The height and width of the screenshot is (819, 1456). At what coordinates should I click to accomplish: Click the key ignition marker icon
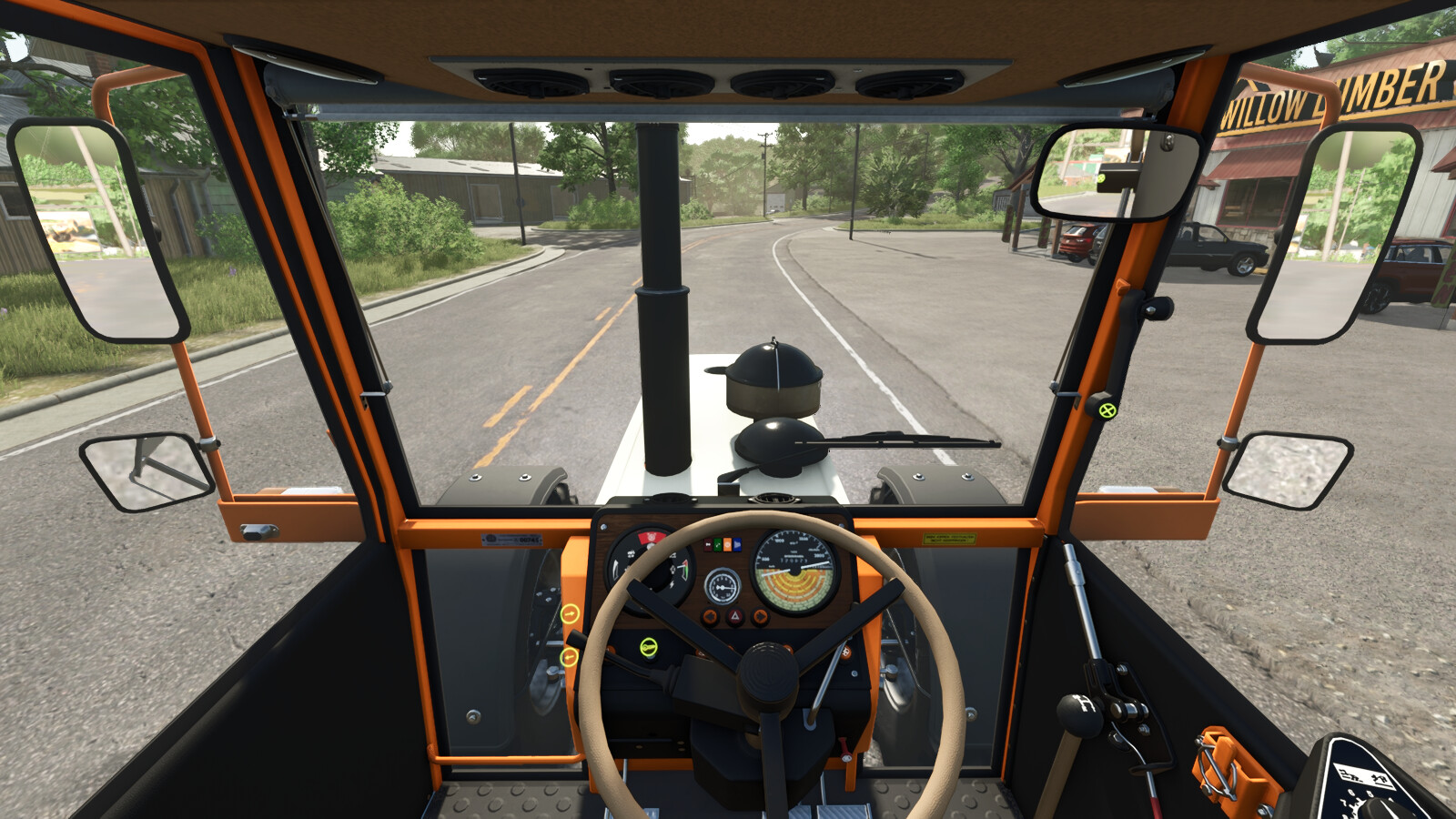tap(648, 647)
